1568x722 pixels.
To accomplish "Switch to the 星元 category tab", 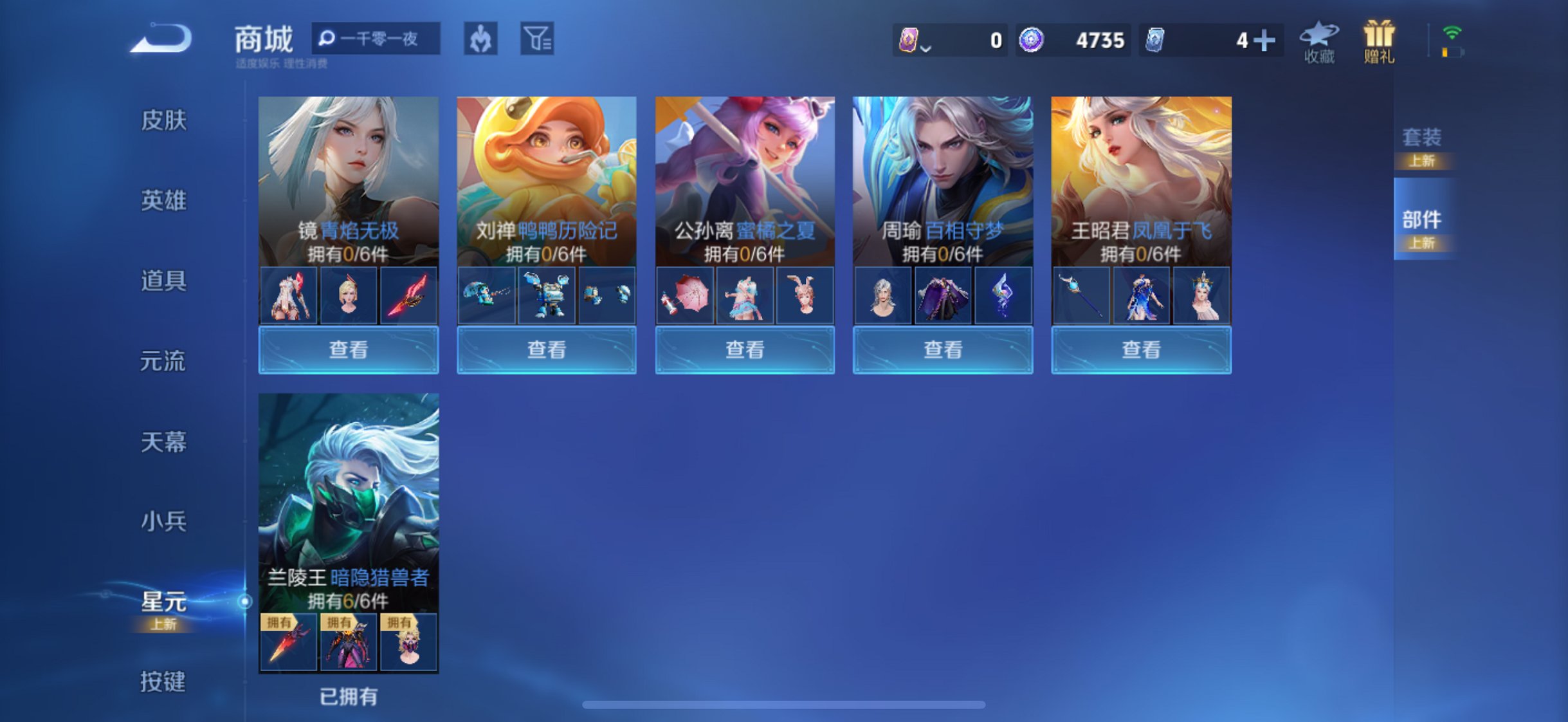I will pos(166,604).
